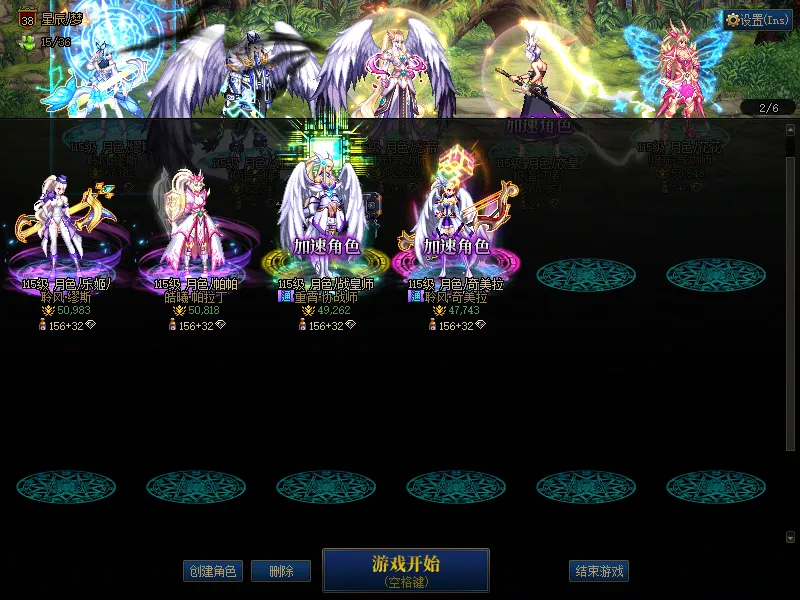
Task: Click the 游戏开始 start game button
Action: pos(405,569)
